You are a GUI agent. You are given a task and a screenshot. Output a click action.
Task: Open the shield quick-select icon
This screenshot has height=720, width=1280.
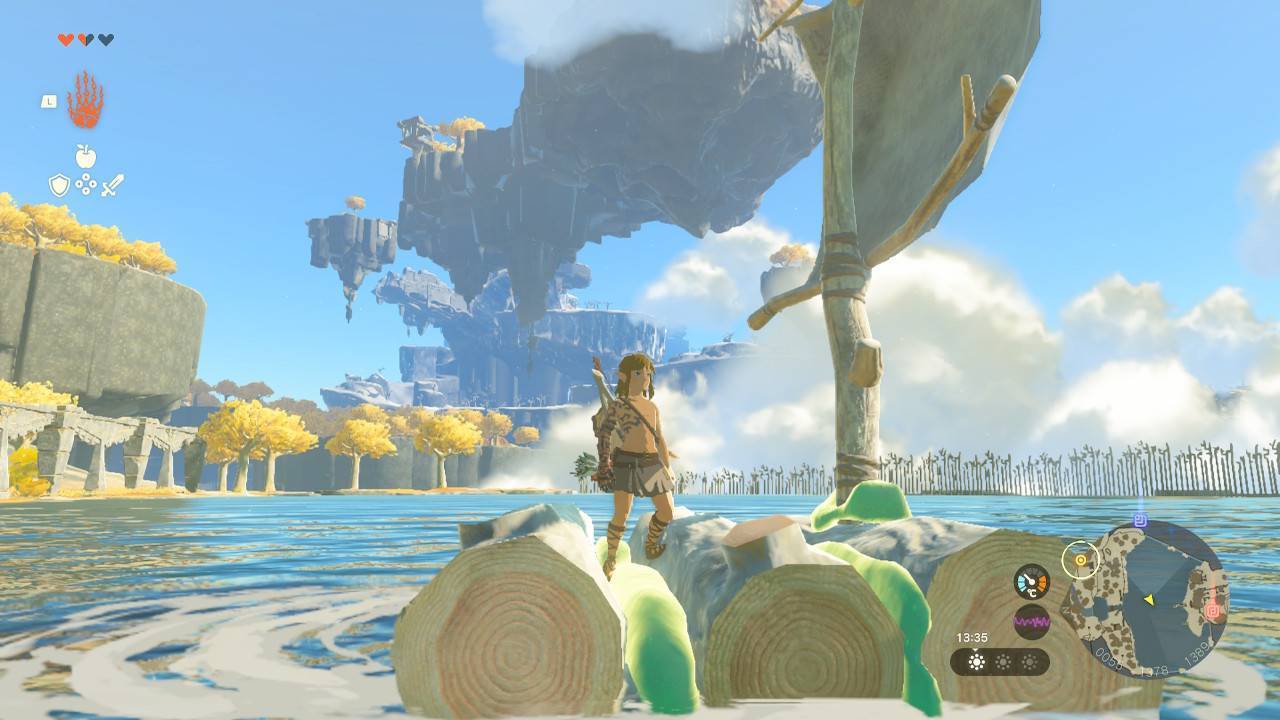[x=60, y=185]
